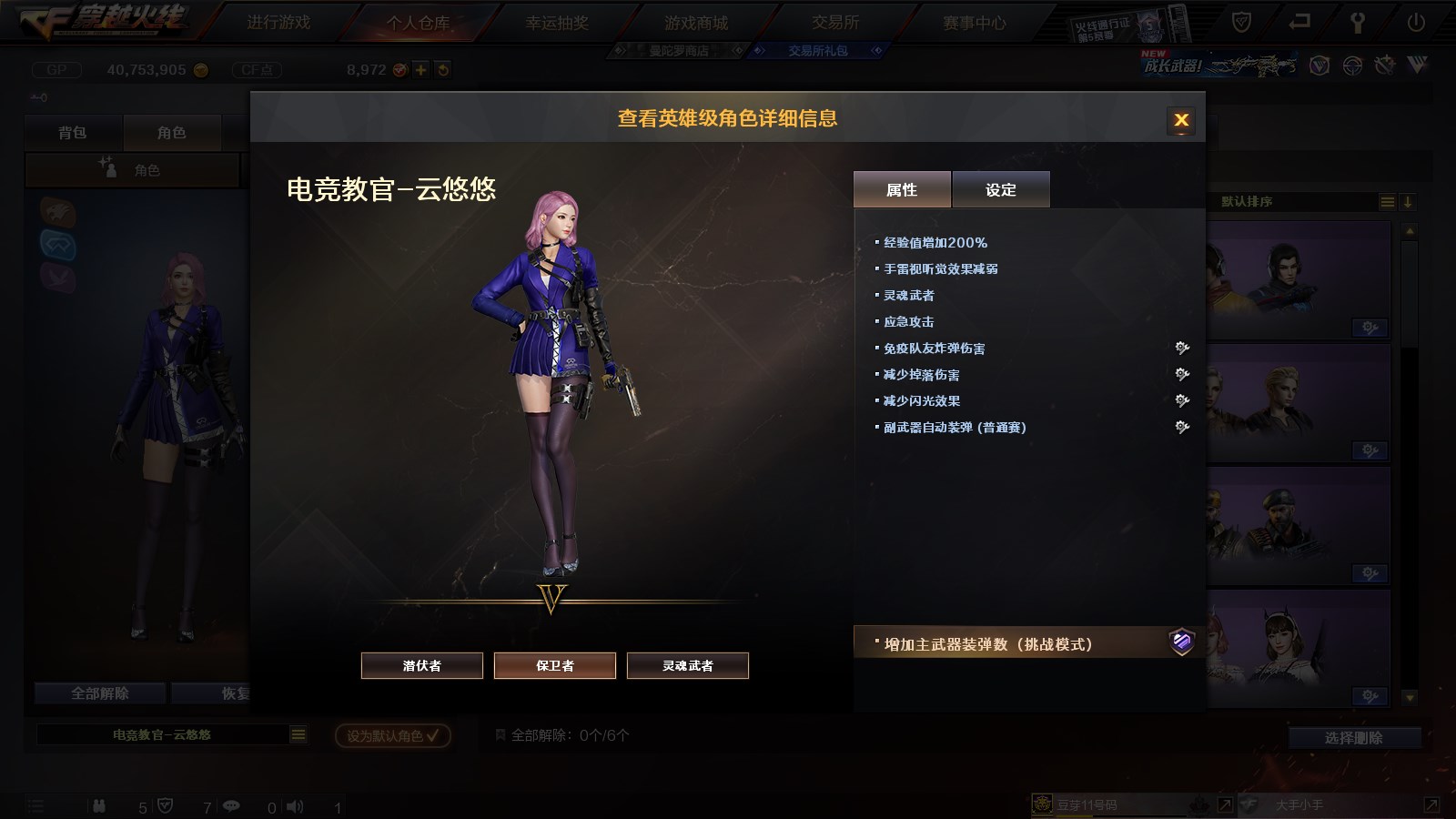Click the gear icon for 副武器自动装弹
Screen dimensions: 1456x819
click(1182, 427)
